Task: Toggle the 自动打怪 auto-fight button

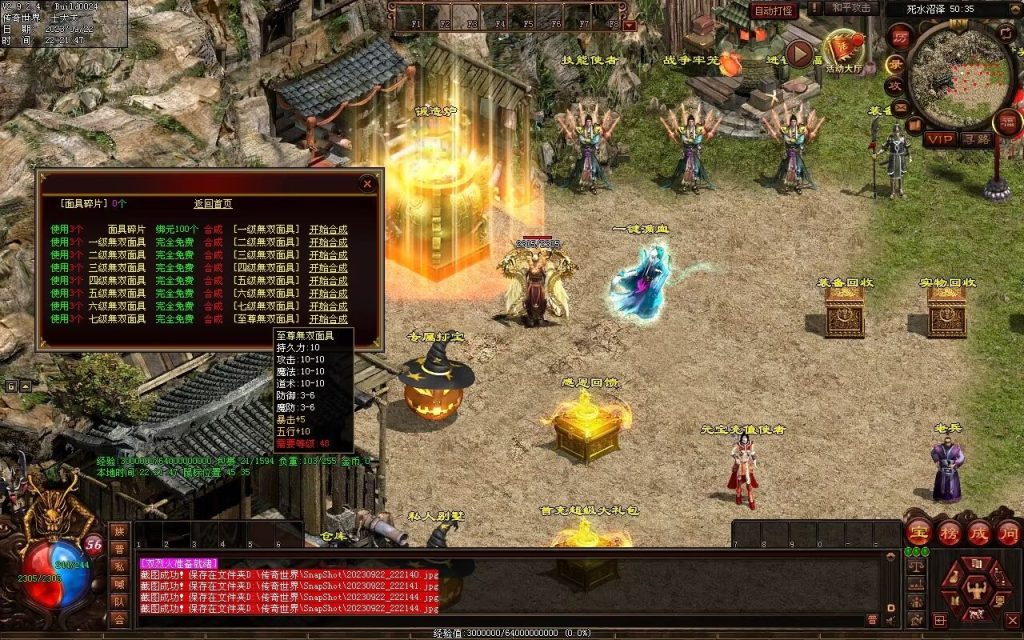Action: pyautogui.click(x=775, y=10)
